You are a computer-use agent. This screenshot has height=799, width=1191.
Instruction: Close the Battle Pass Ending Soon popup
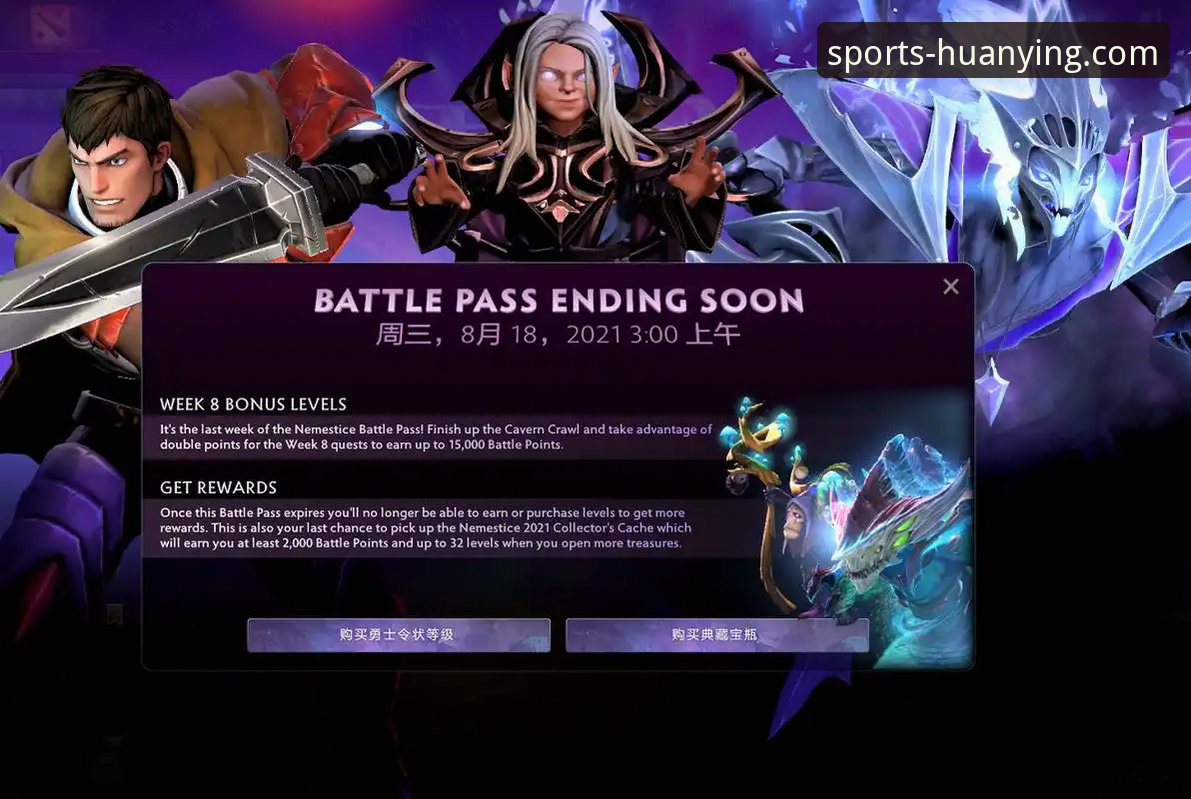click(950, 287)
